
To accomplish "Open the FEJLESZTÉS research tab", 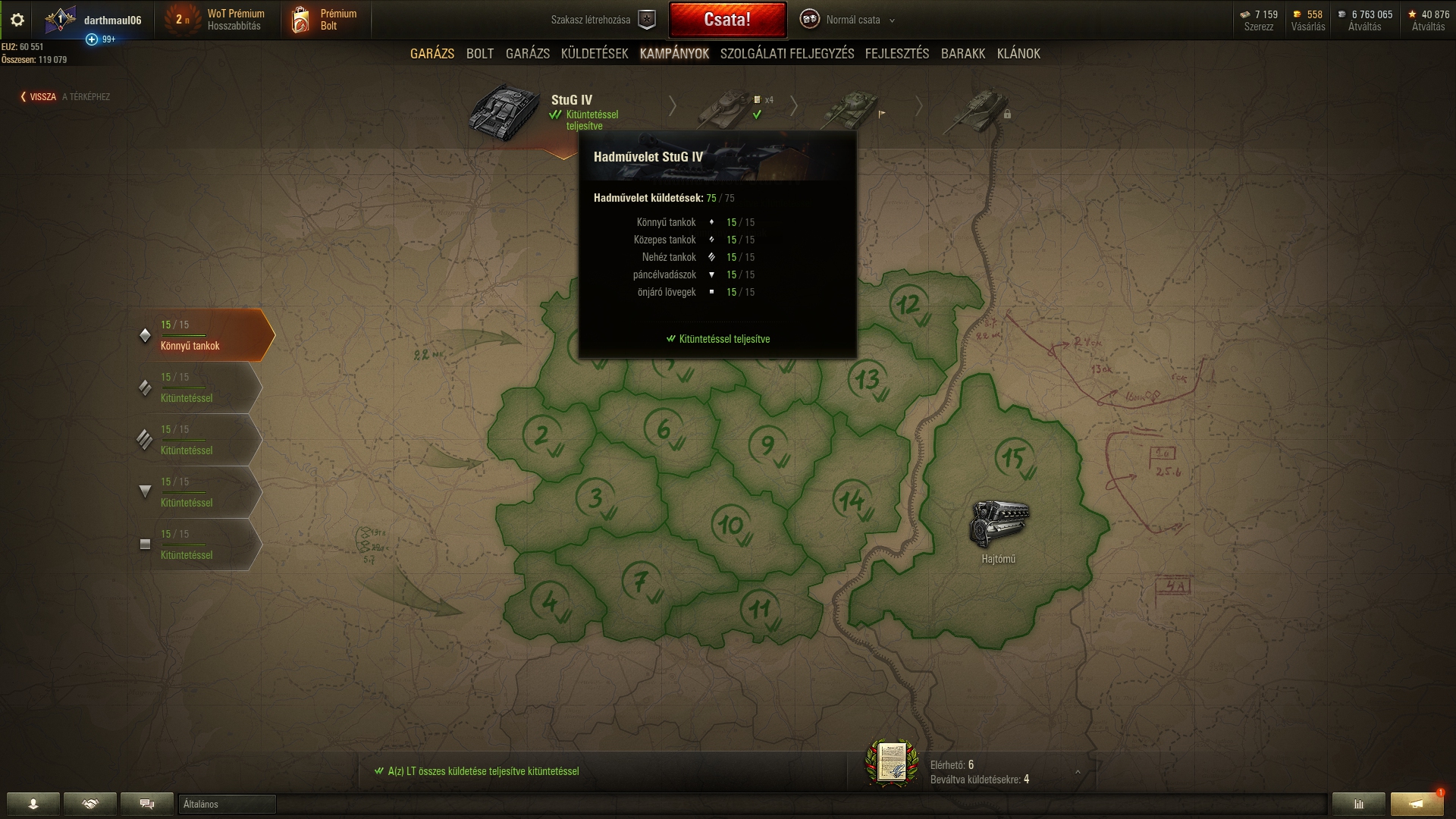I will pyautogui.click(x=897, y=54).
